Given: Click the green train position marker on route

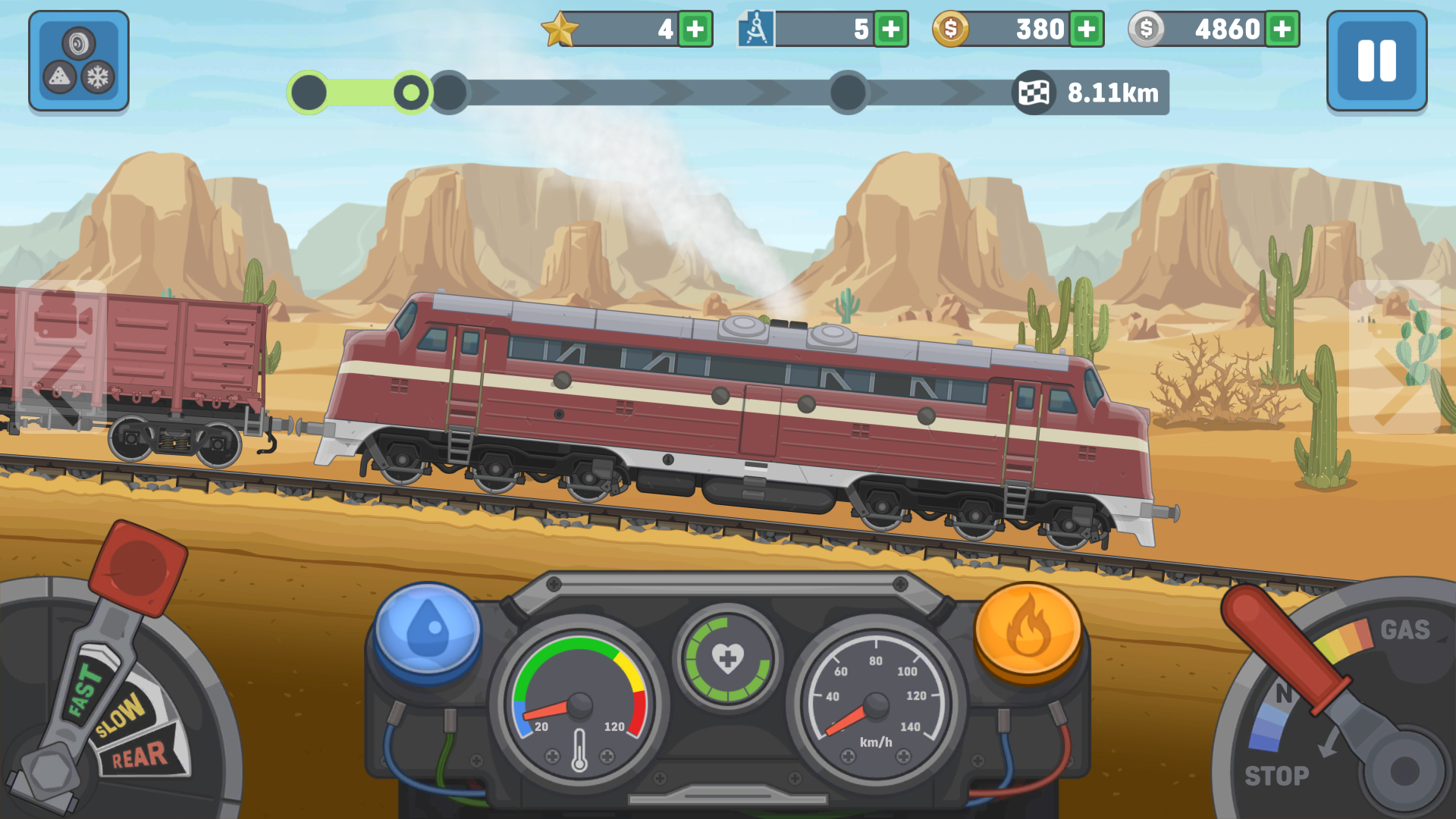Looking at the screenshot, I should point(412,93).
